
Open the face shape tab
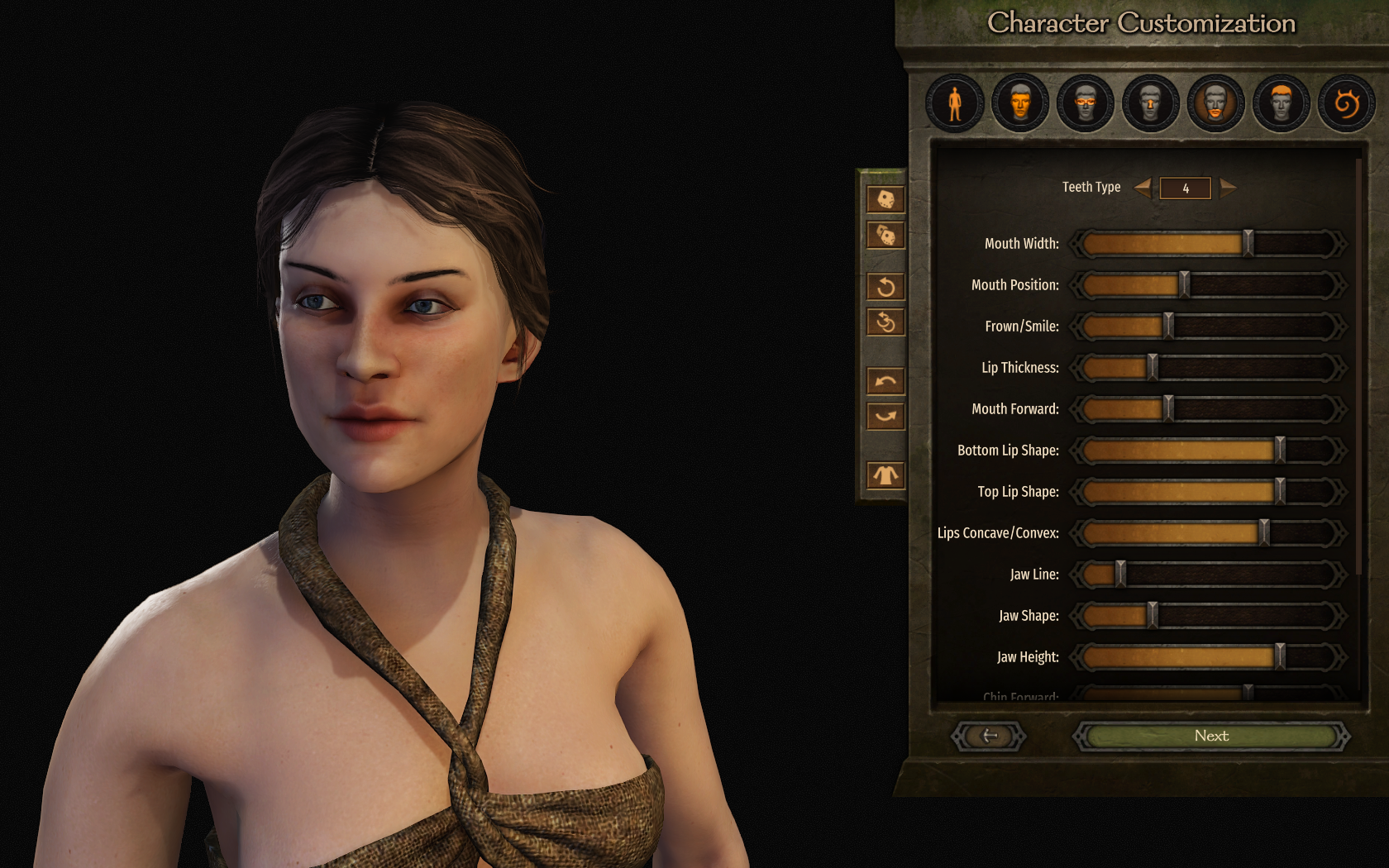1020,104
